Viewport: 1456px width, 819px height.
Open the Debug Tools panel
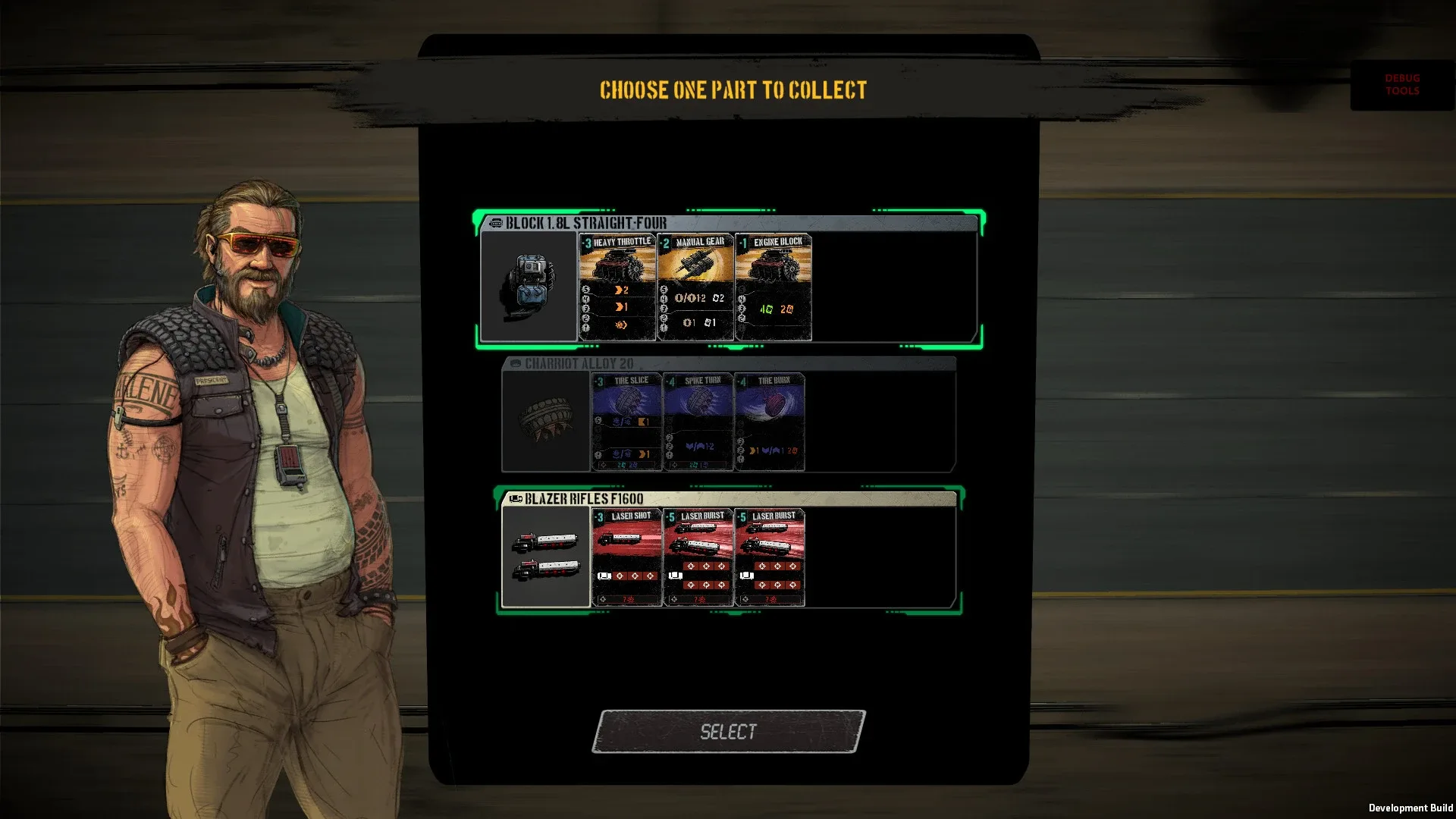click(1401, 84)
